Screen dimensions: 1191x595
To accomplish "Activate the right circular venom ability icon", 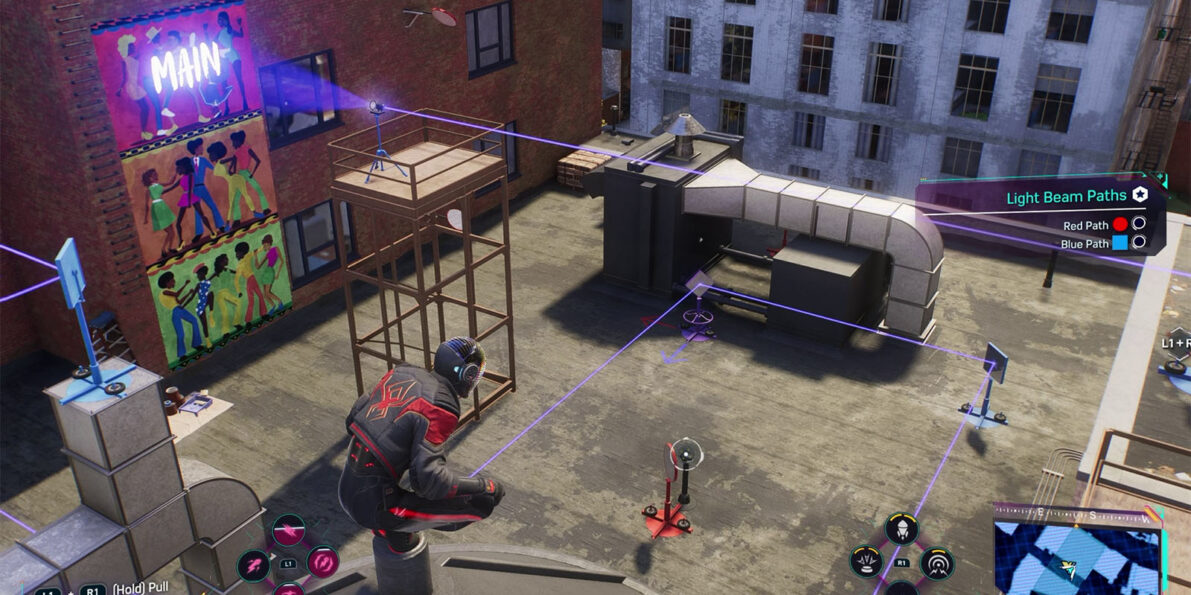I will tap(322, 563).
